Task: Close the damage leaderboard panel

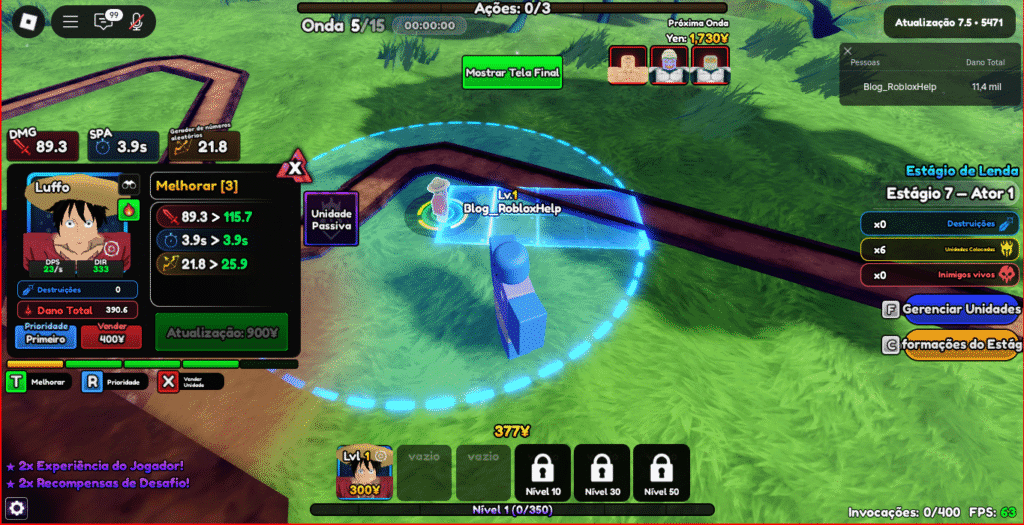Action: pos(848,51)
